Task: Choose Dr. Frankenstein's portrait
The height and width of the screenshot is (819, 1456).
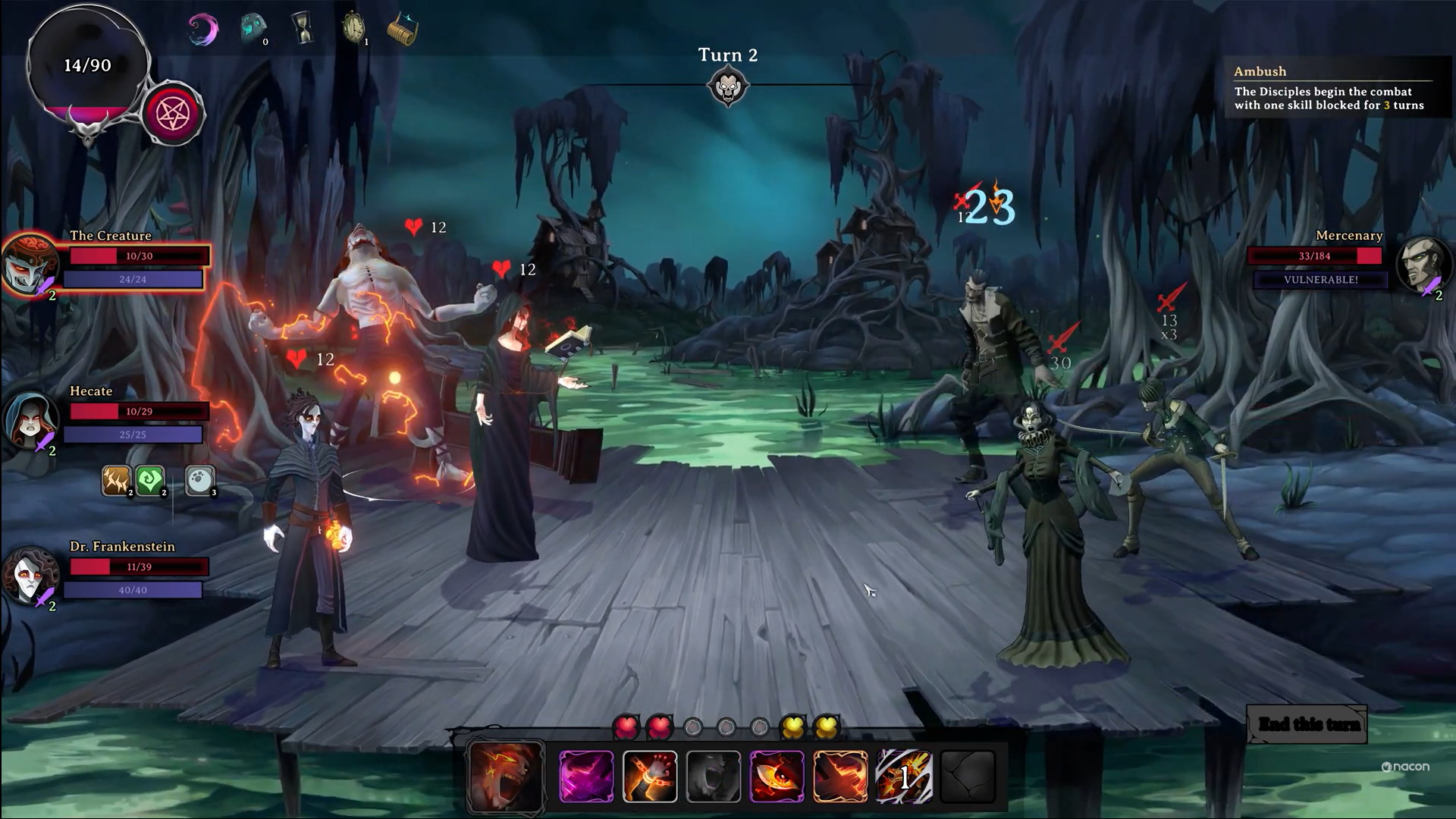Action: (30, 575)
